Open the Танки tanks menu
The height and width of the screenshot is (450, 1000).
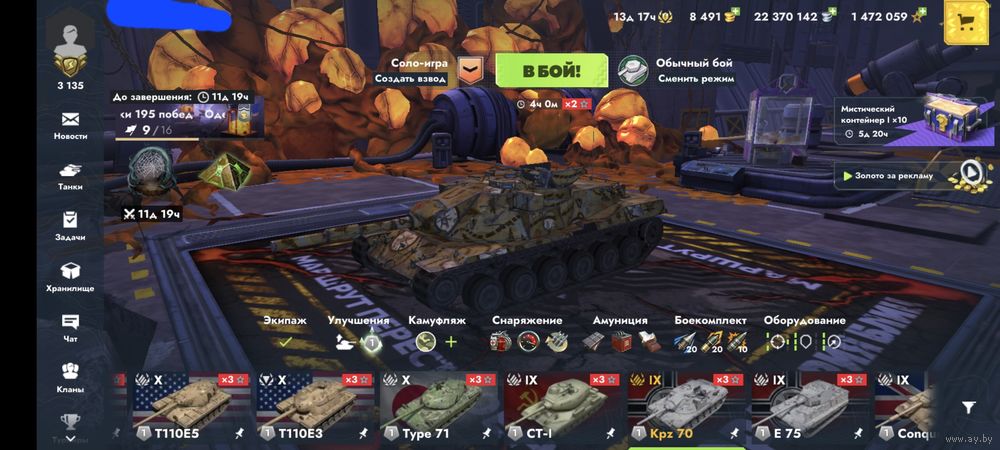(70, 176)
